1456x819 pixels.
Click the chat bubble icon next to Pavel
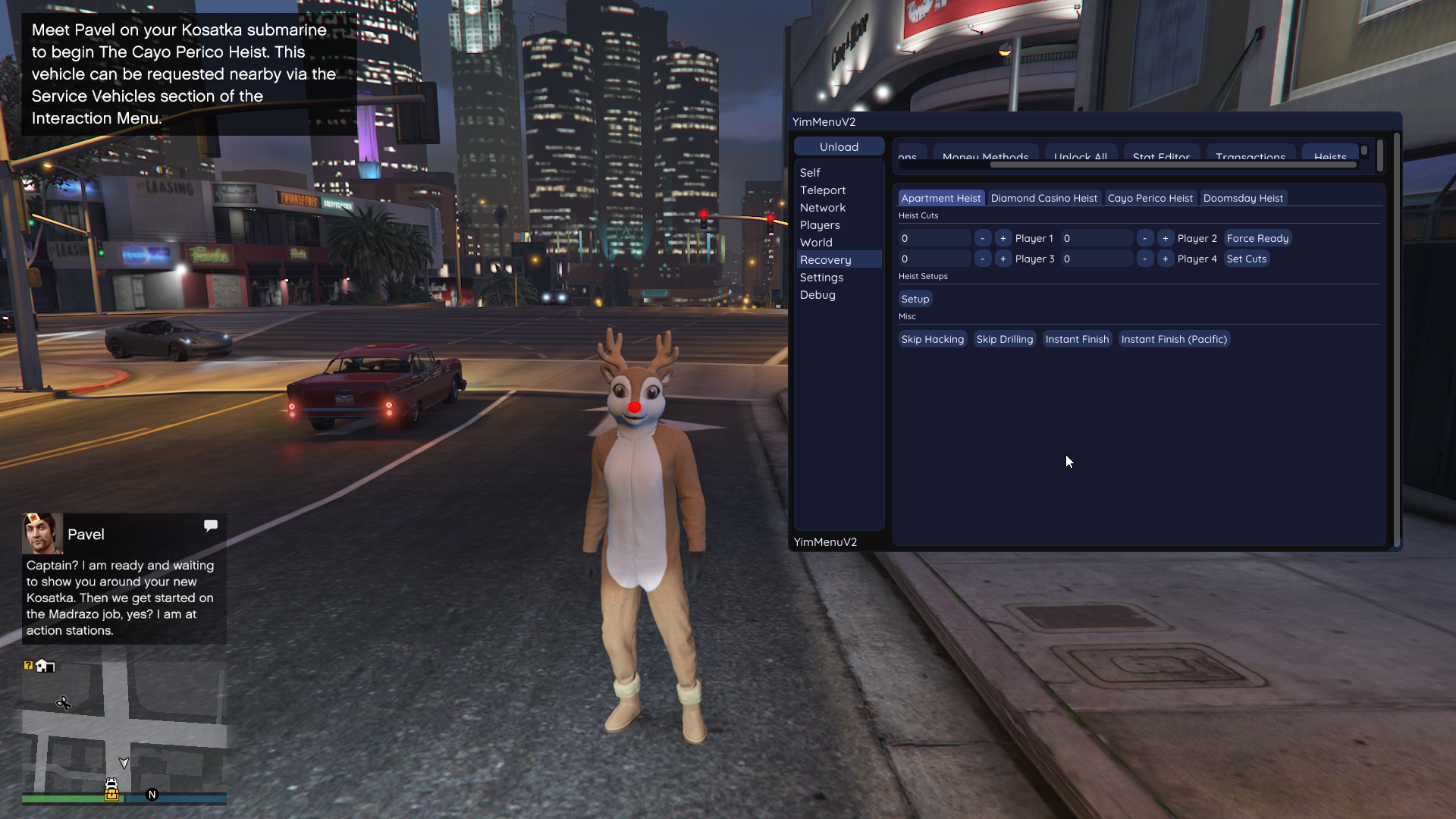(210, 525)
